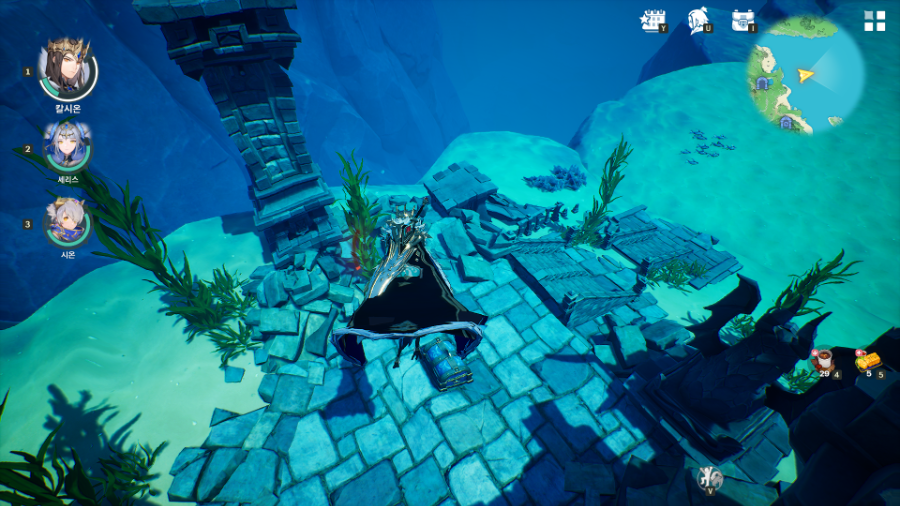Switch to party member 시온
This screenshot has width=900, height=506.
(68, 222)
